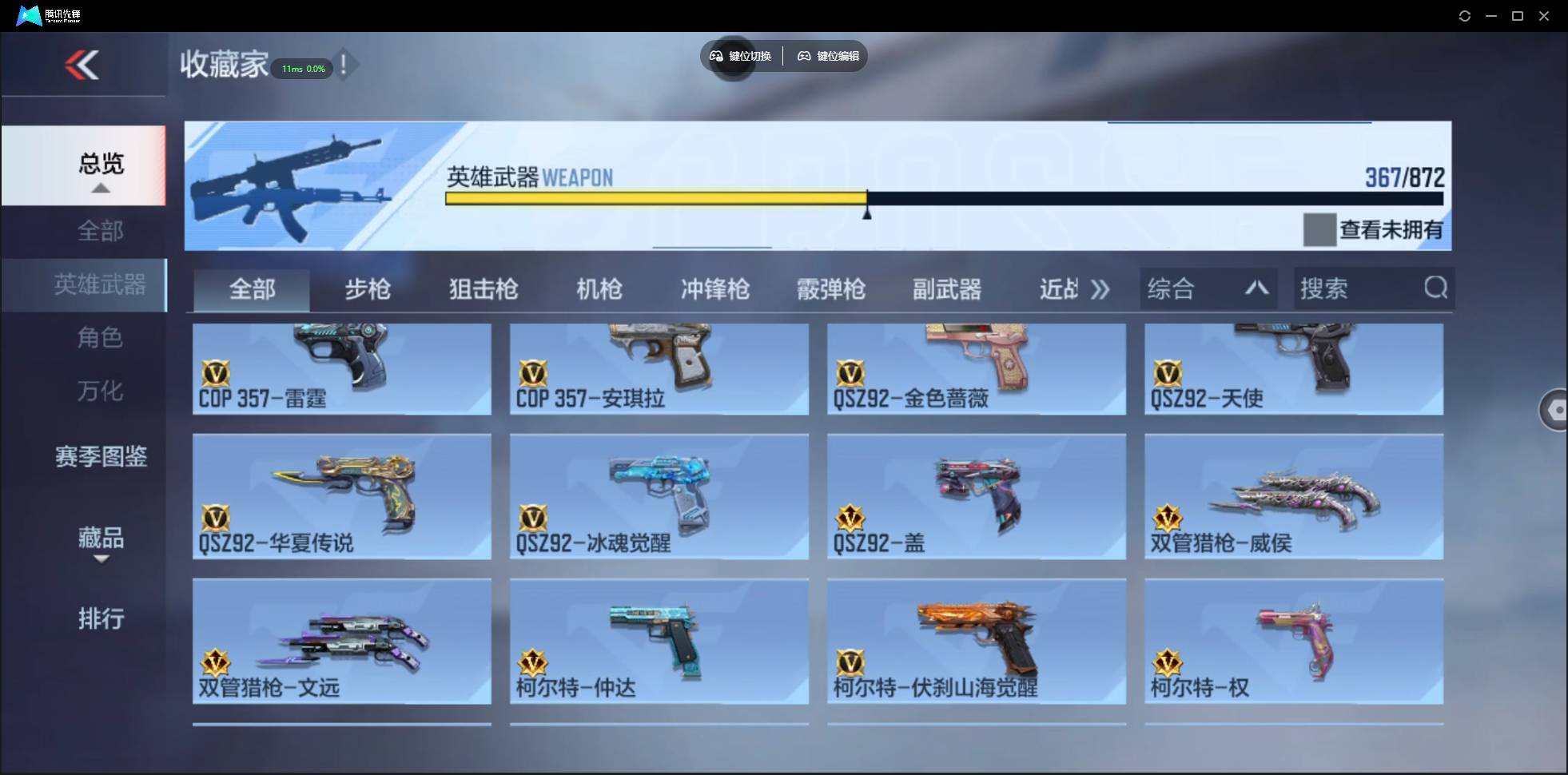Toggle the 查看未拥有 checkbox
1568x775 pixels.
tap(1321, 230)
